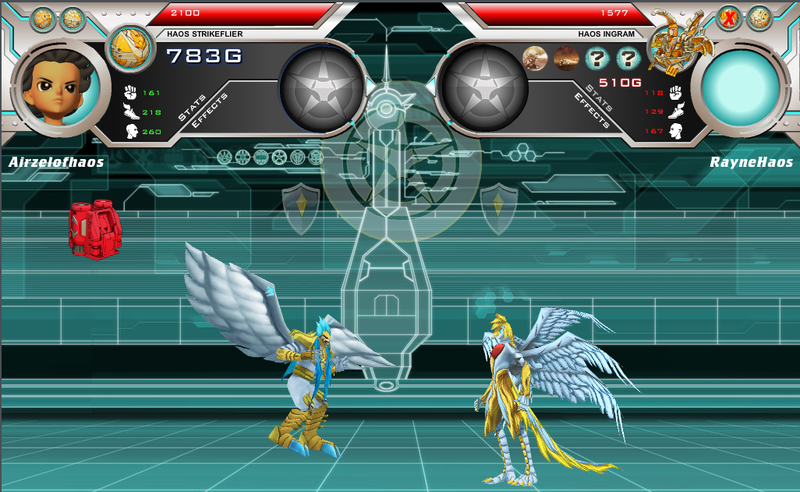Select the Haos Ingram Bakugan icon

point(672,42)
